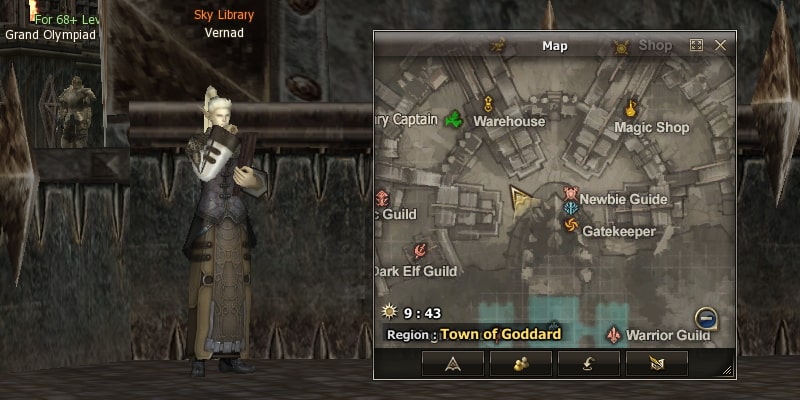The image size is (800, 400).
Task: Click the Newbie Guide map marker
Action: (x=571, y=193)
